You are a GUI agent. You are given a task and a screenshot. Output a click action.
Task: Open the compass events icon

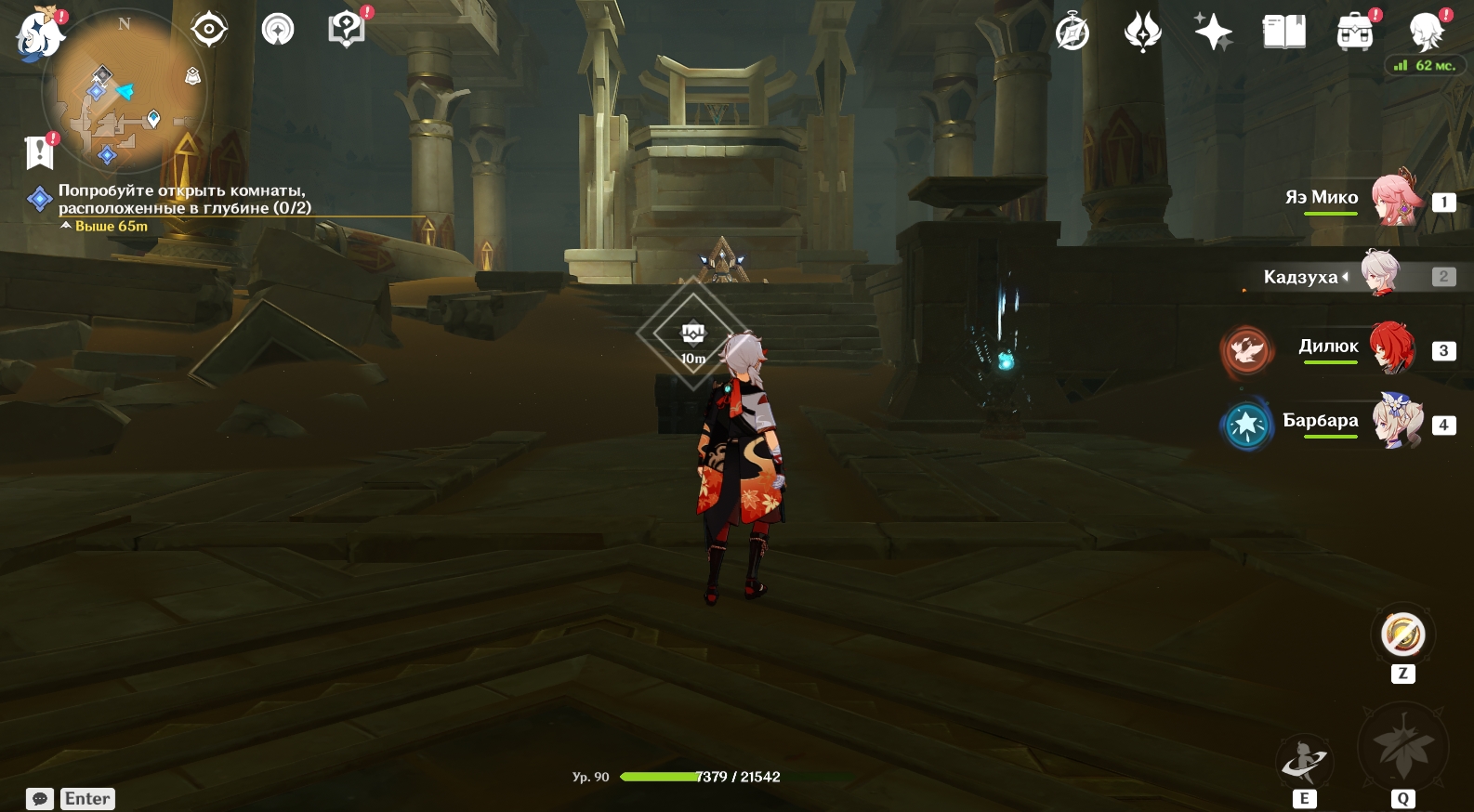click(x=1072, y=33)
